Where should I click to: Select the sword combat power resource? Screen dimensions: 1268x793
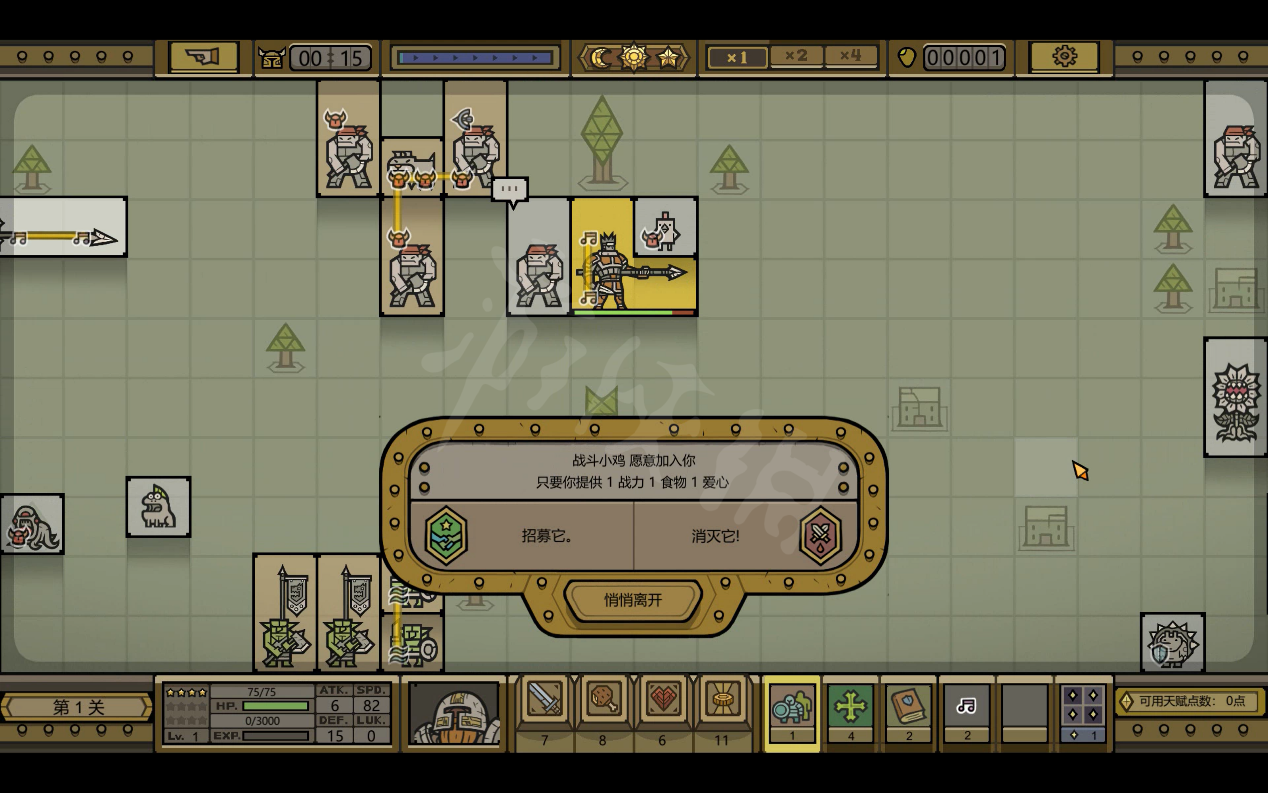[545, 704]
